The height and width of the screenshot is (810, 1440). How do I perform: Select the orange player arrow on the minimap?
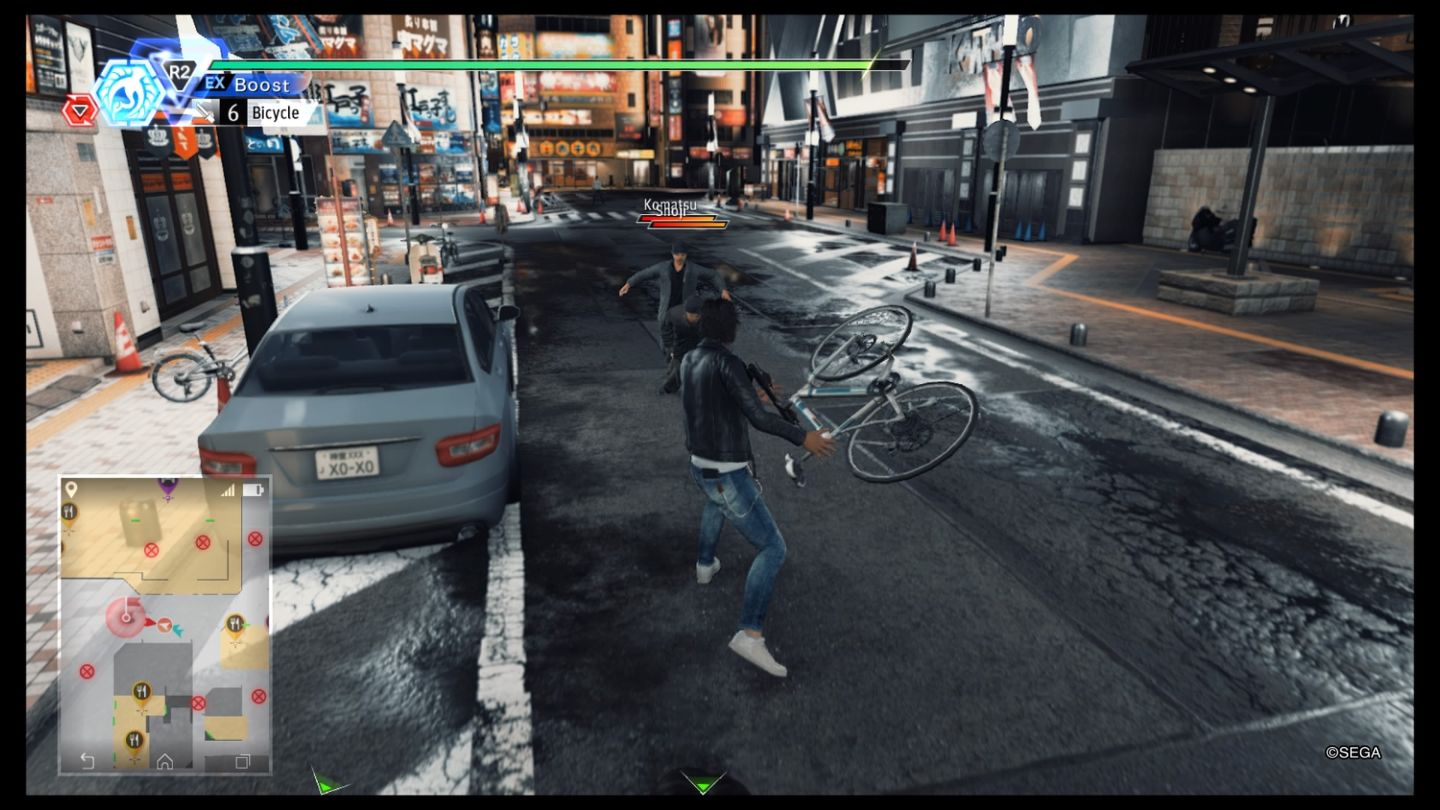click(x=163, y=625)
